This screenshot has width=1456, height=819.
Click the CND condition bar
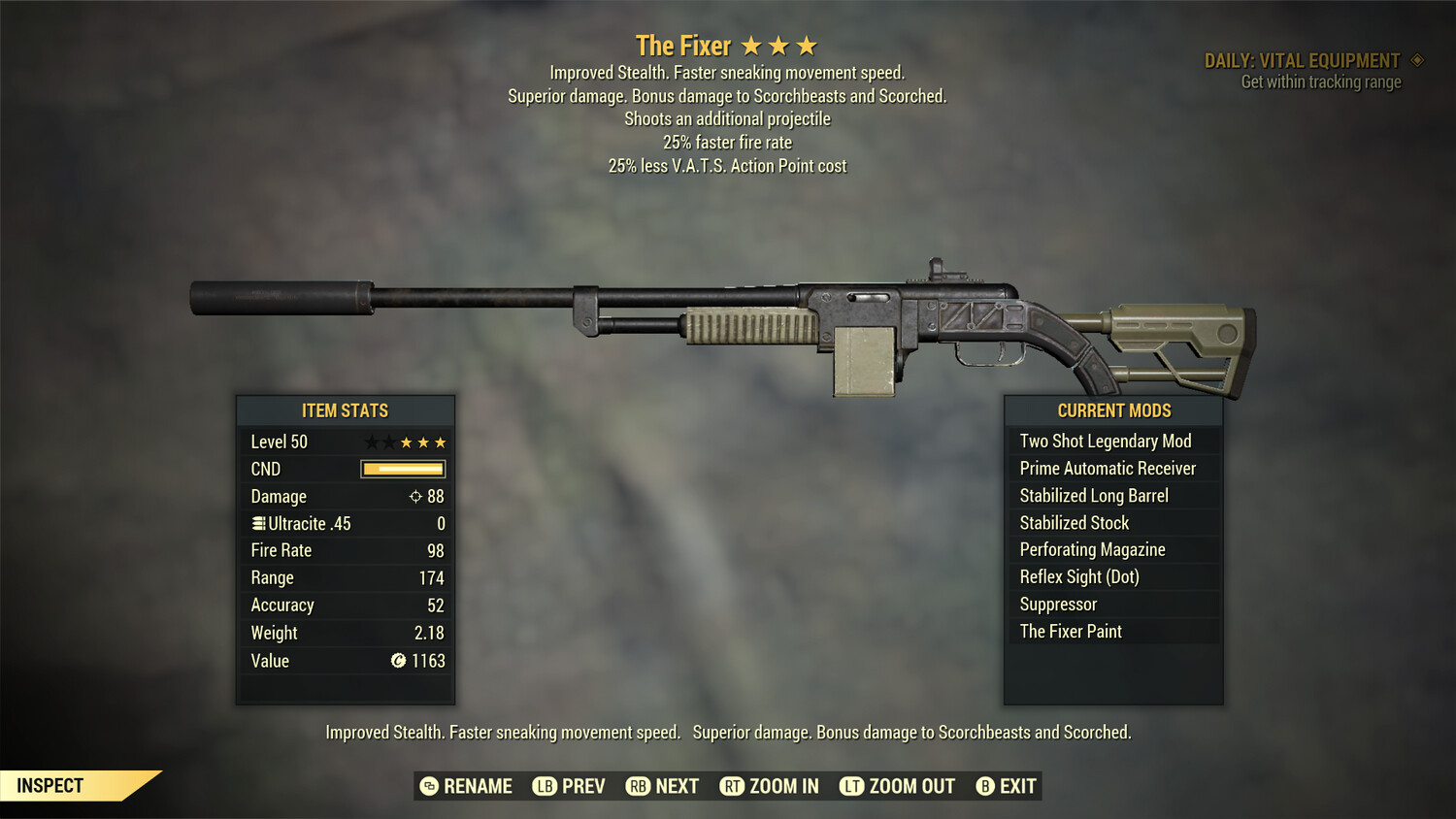coord(402,469)
